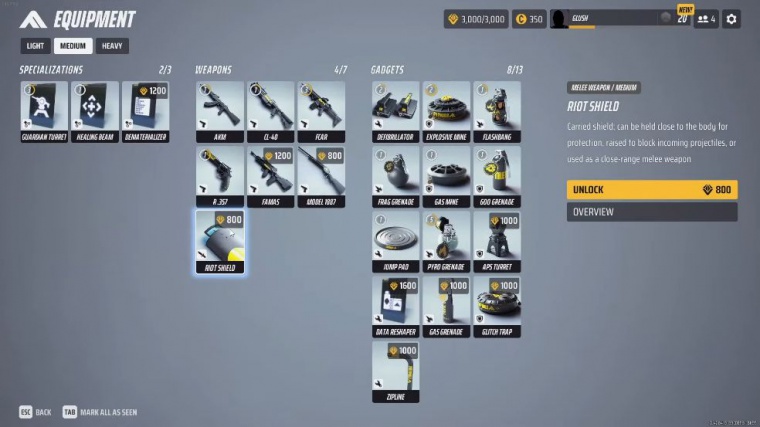Open the party members icon
This screenshot has height=427, width=760.
[x=705, y=19]
